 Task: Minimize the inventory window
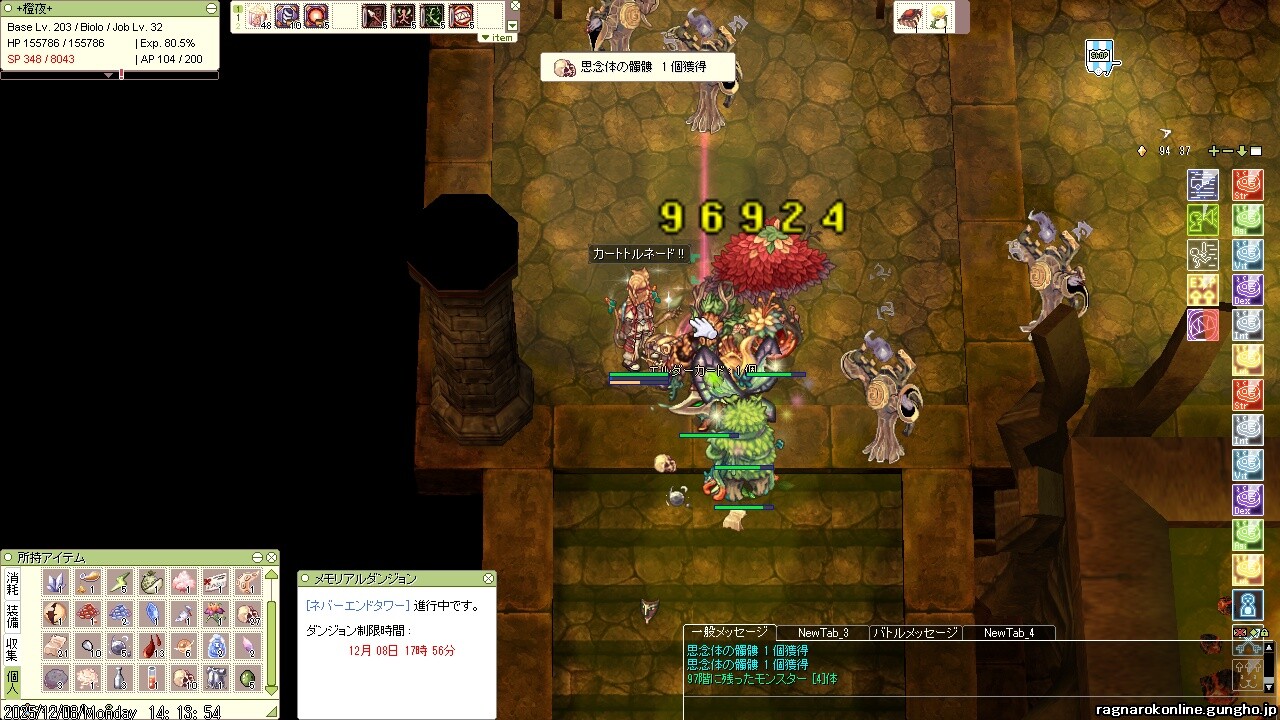coord(258,557)
